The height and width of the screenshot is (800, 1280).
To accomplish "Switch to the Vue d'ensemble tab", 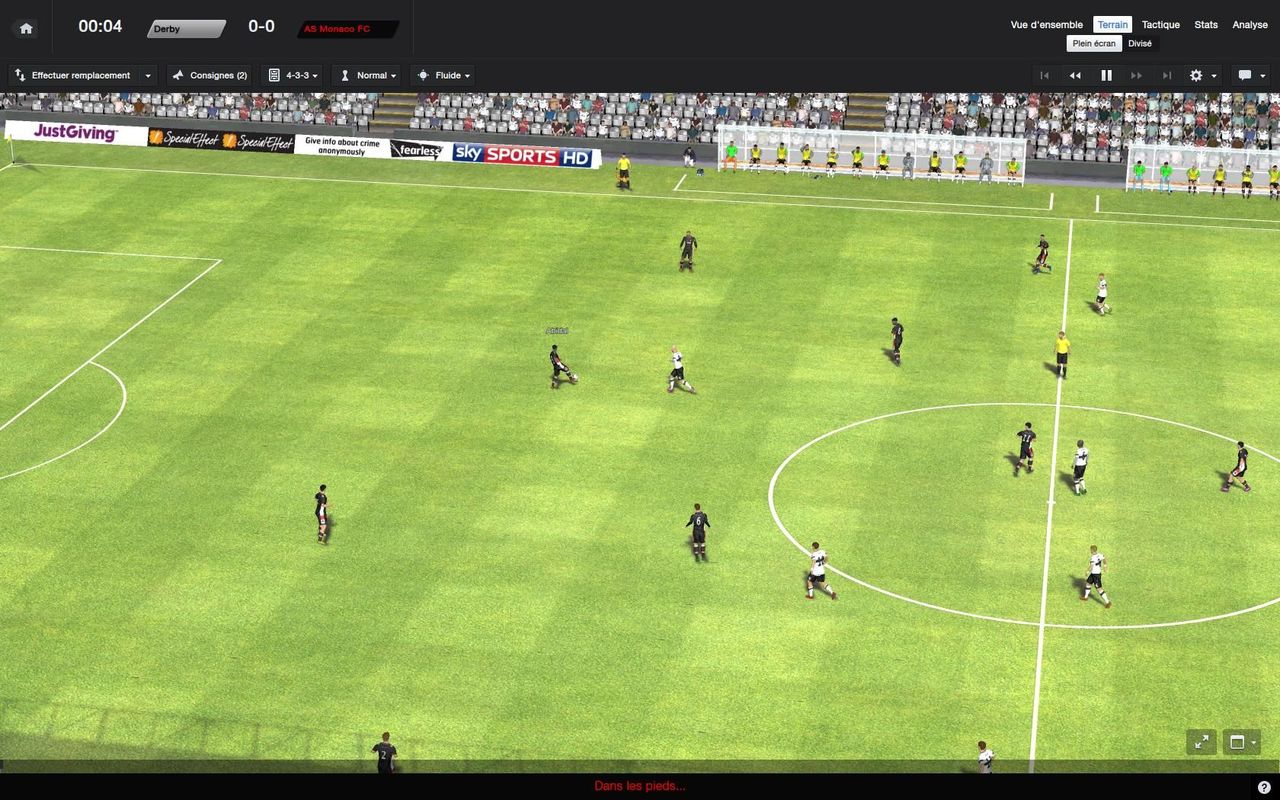I will pyautogui.click(x=1046, y=25).
